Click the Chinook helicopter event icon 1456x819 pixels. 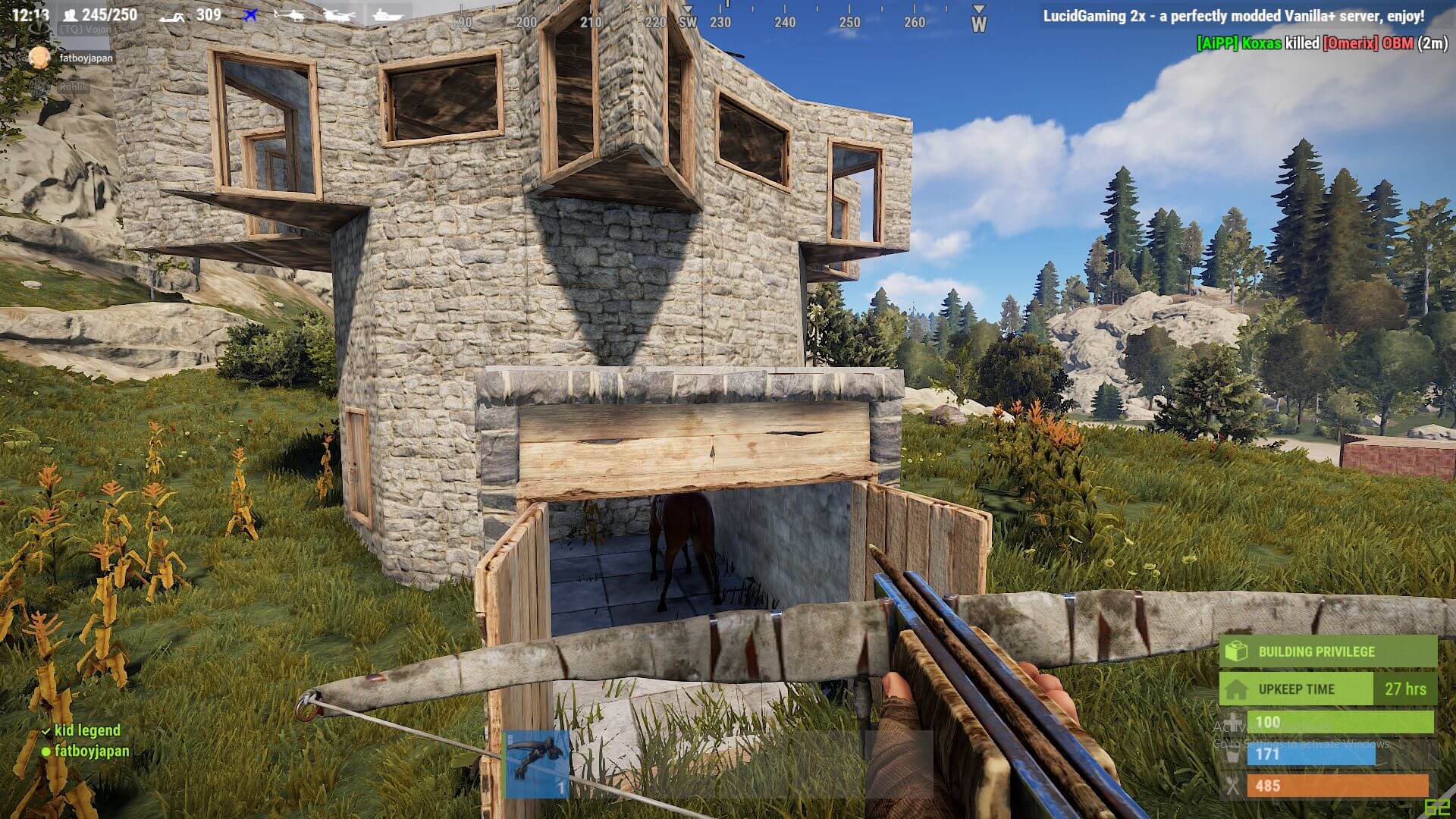[x=337, y=15]
